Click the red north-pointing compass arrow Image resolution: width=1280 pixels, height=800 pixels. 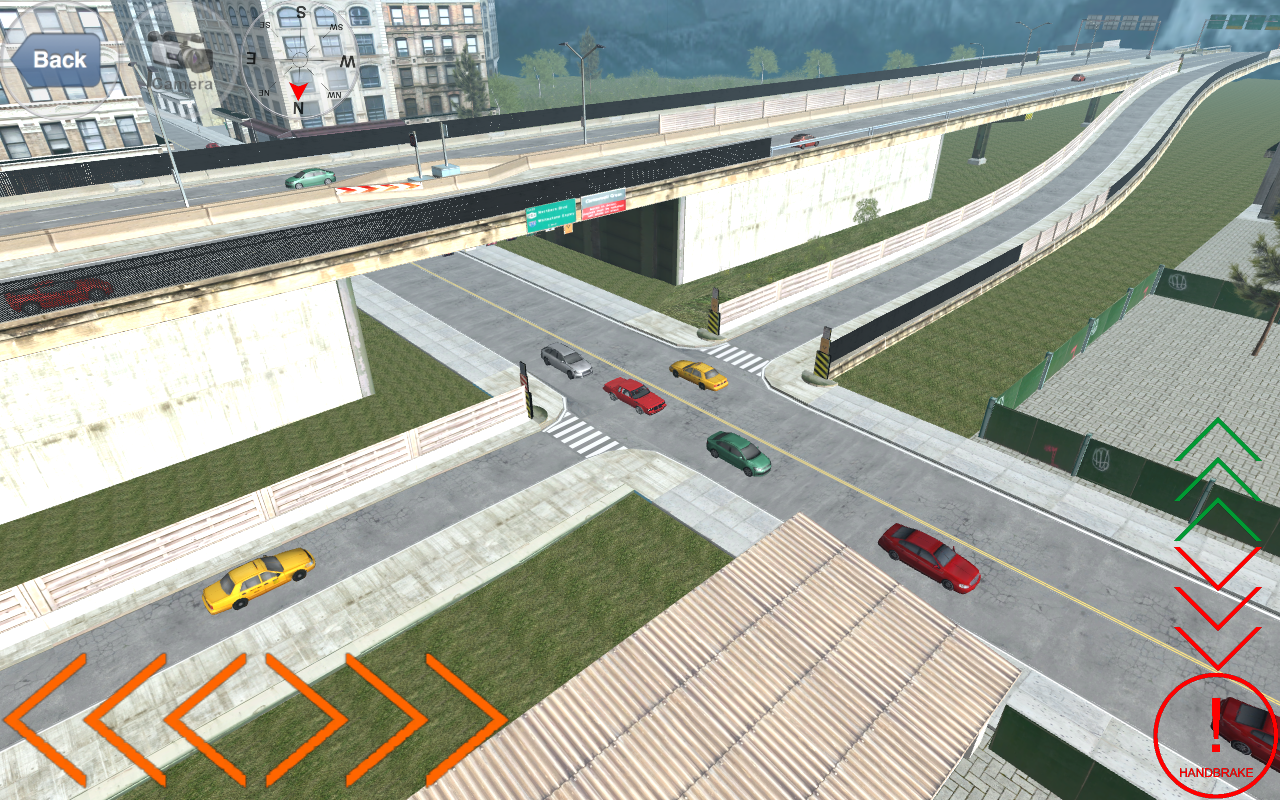(298, 90)
